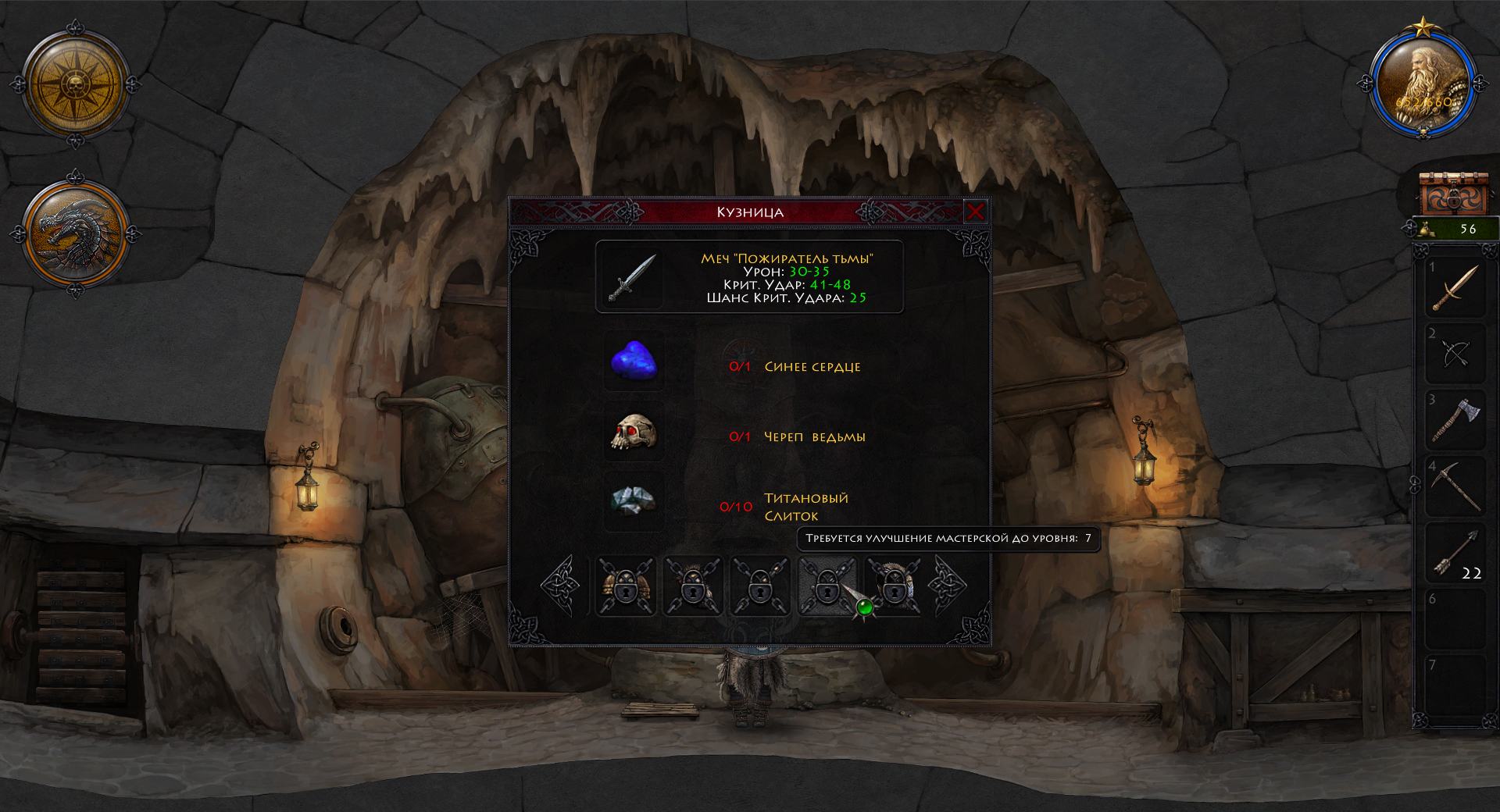Screen dimensions: 1500x812
Task: Show next forge recipes with right arrow
Action: [947, 586]
